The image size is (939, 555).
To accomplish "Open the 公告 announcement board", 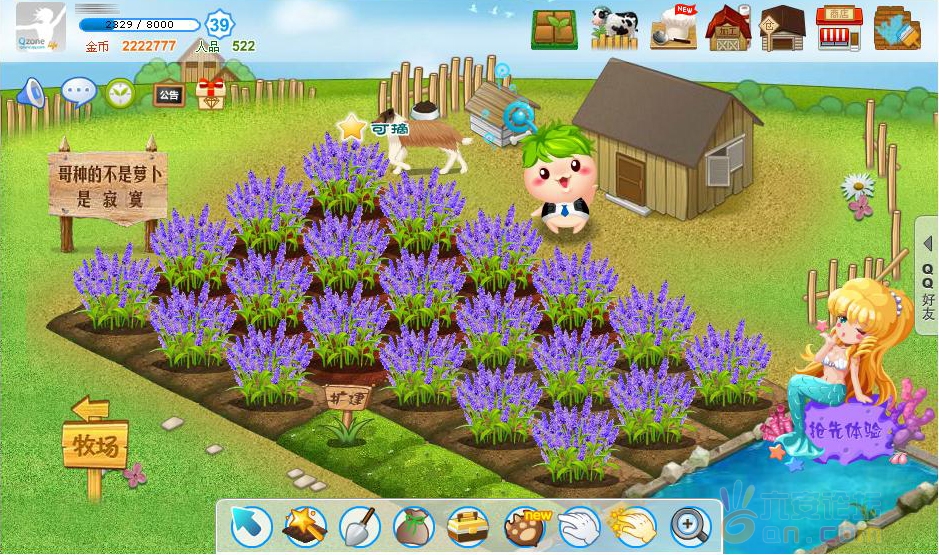I will pyautogui.click(x=168, y=95).
